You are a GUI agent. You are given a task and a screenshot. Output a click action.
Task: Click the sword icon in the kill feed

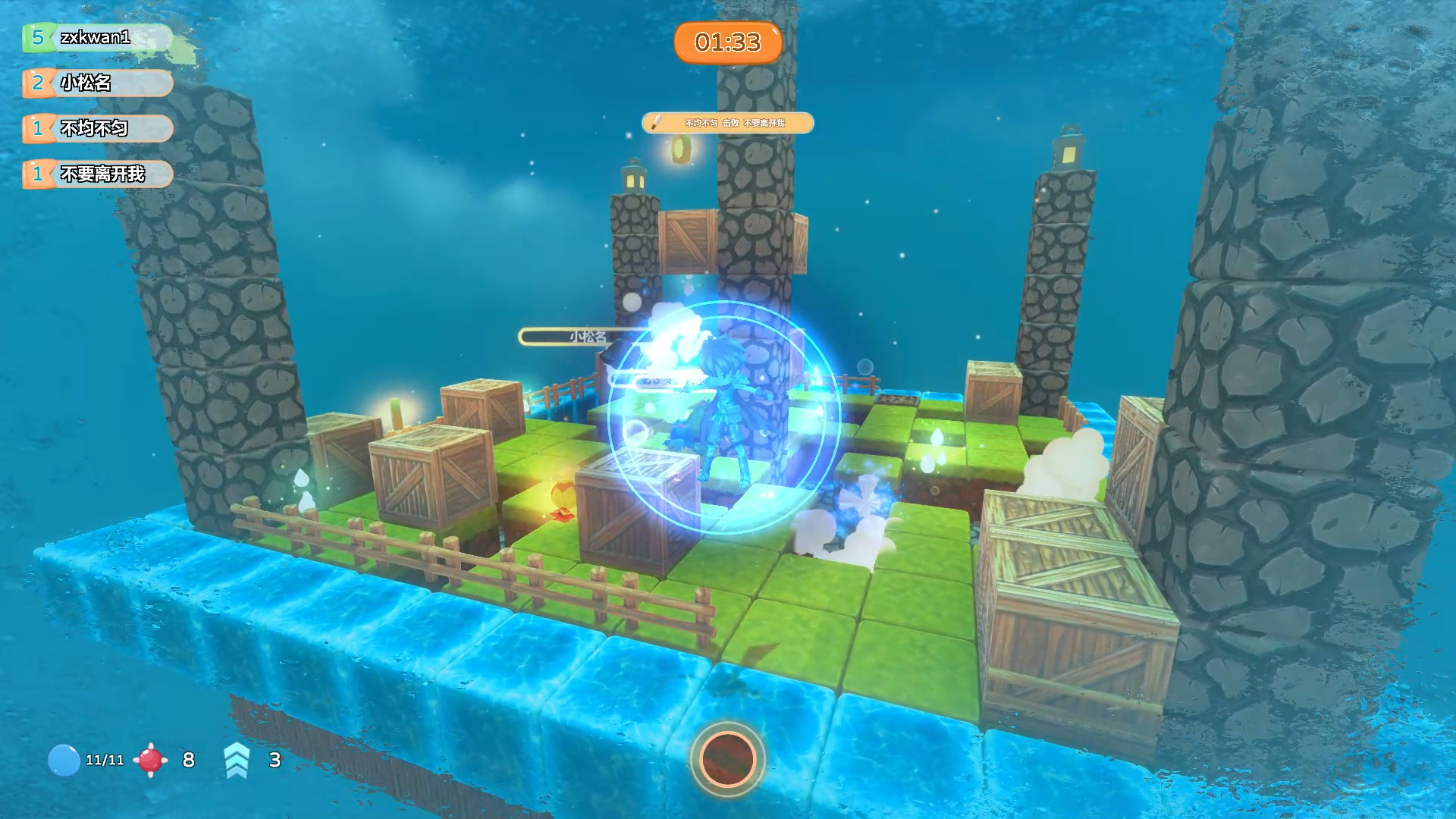pos(655,123)
